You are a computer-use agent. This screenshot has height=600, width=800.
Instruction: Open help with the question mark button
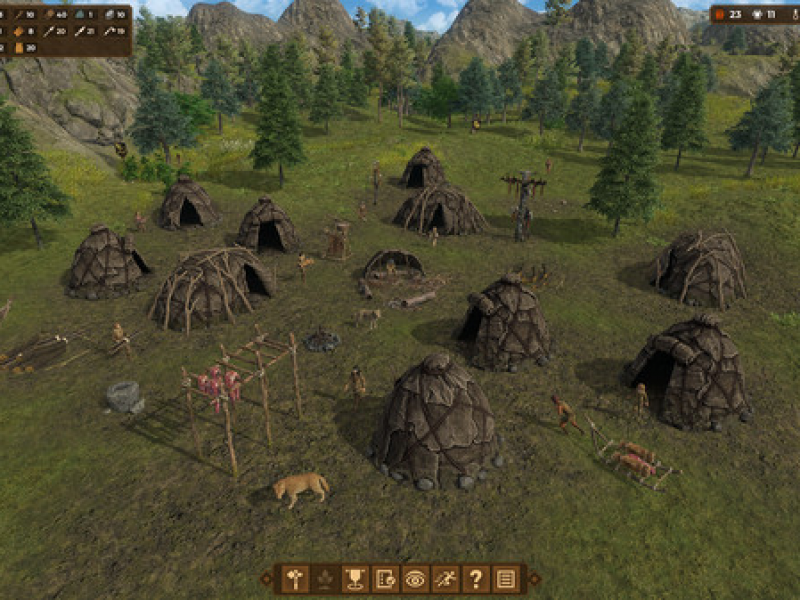(x=476, y=578)
